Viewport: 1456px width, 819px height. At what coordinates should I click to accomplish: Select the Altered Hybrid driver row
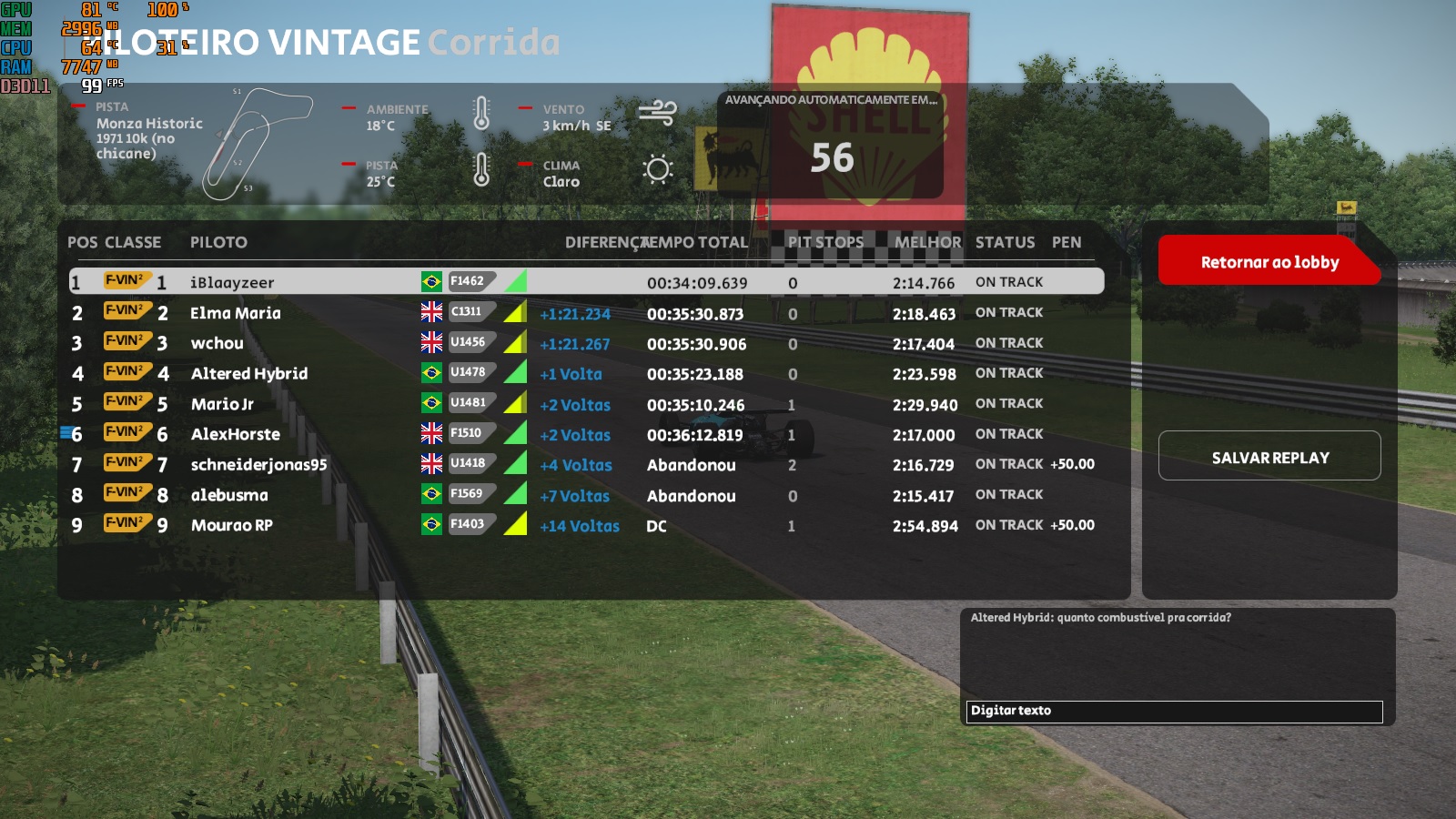coord(249,374)
